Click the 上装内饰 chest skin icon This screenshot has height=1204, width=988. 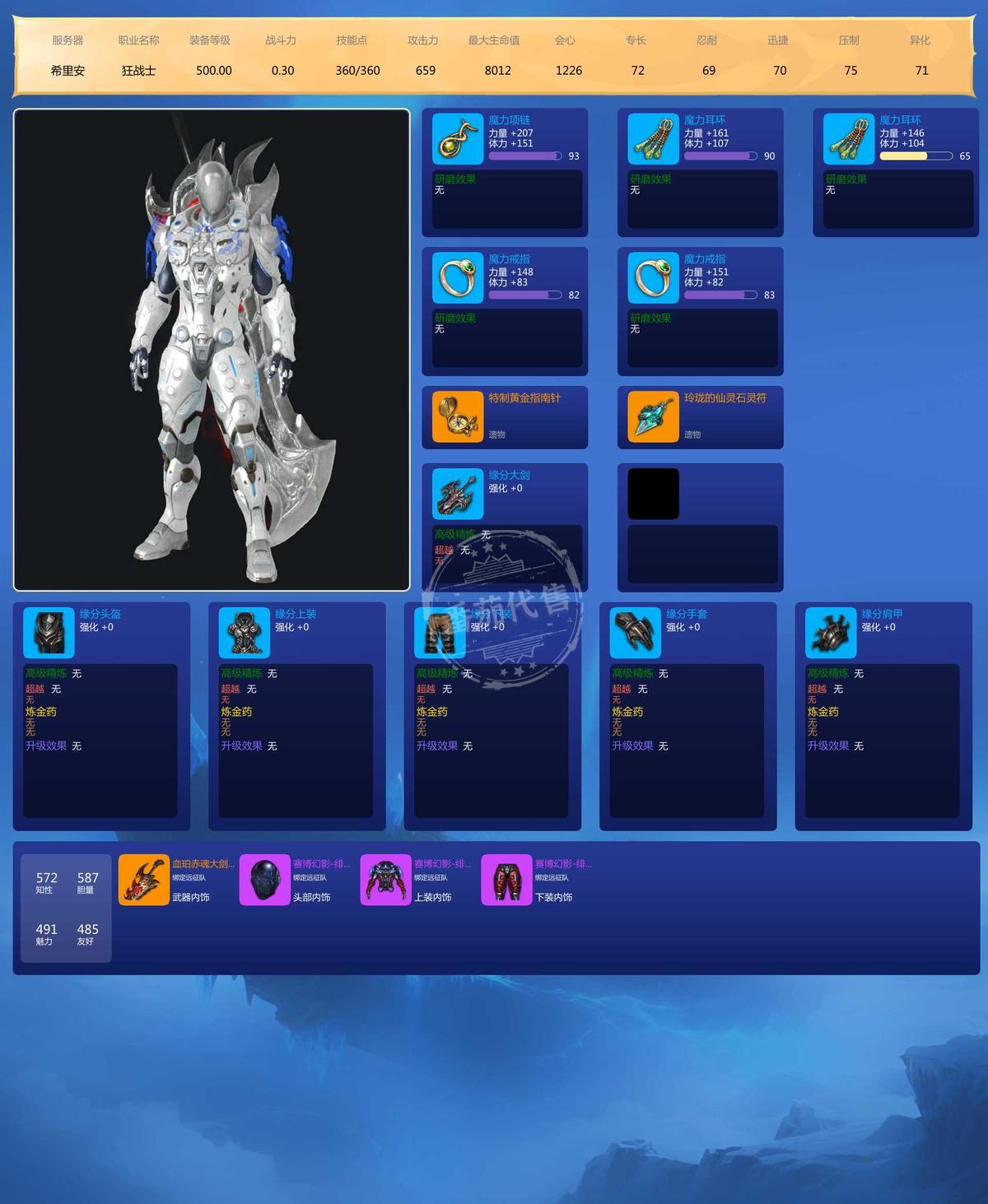(385, 880)
